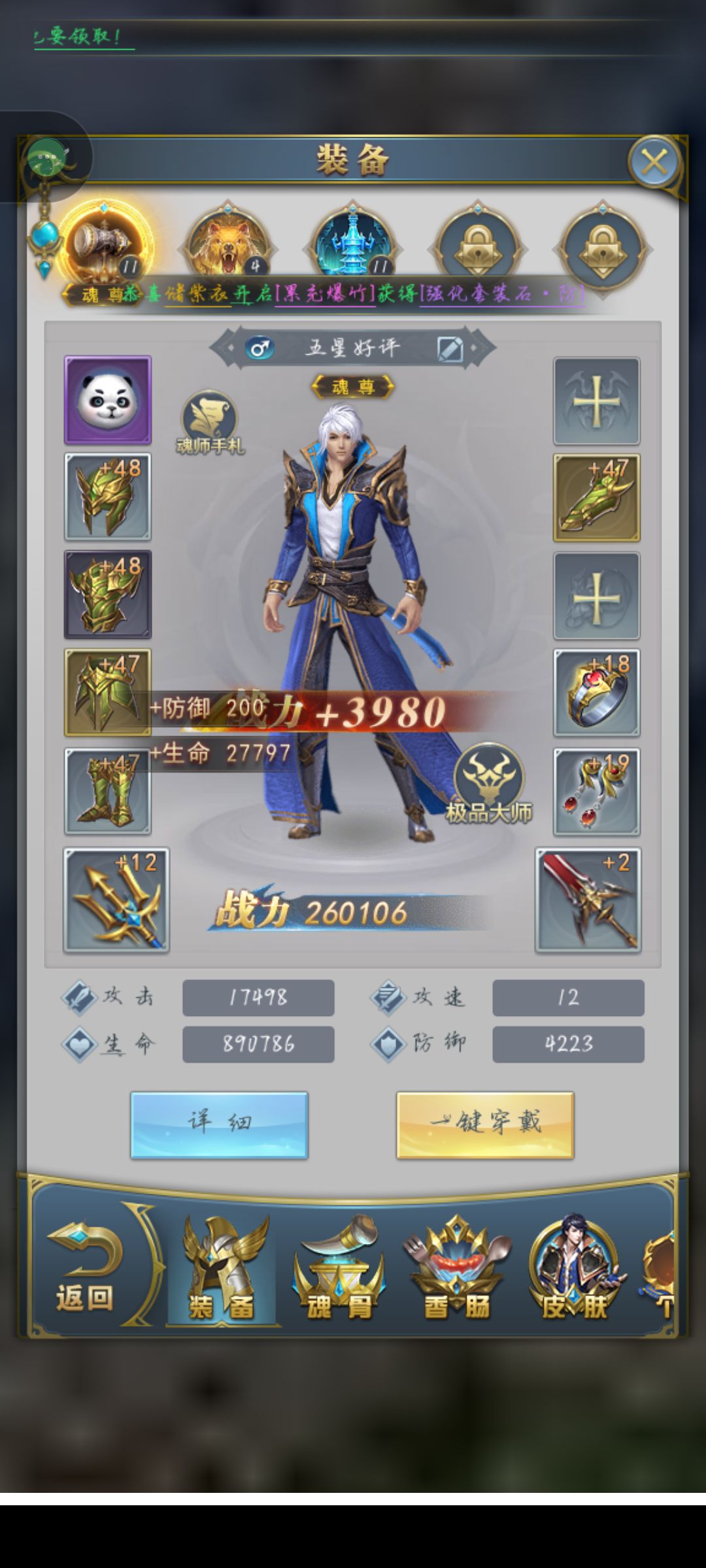Viewport: 706px width, 1568px height.
Task: Close the equipment window
Action: pyautogui.click(x=654, y=161)
